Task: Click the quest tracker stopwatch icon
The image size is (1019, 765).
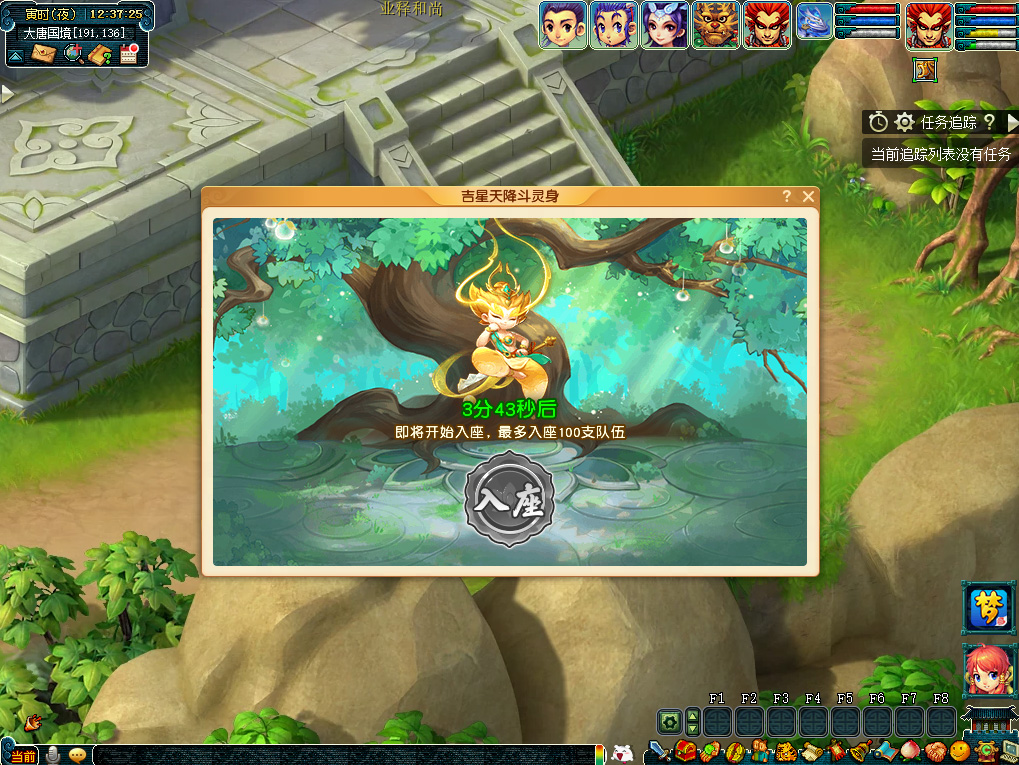Action: [878, 122]
